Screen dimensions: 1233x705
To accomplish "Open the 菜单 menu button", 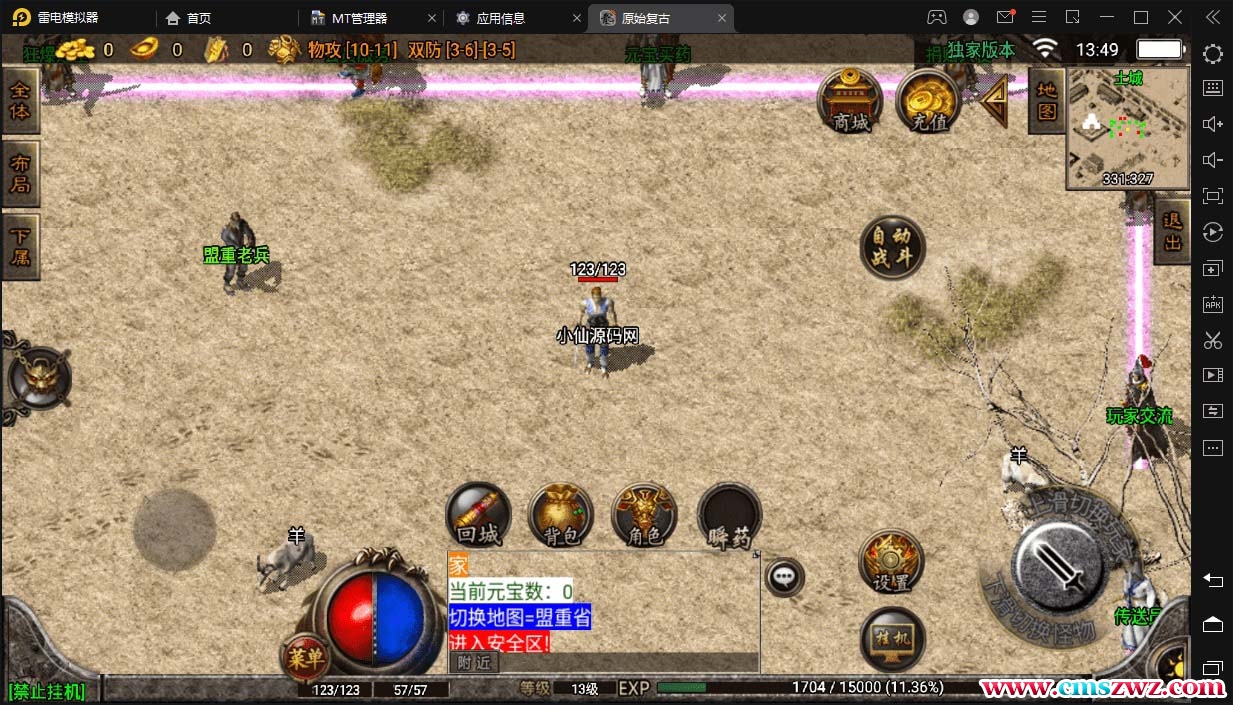I will click(306, 656).
